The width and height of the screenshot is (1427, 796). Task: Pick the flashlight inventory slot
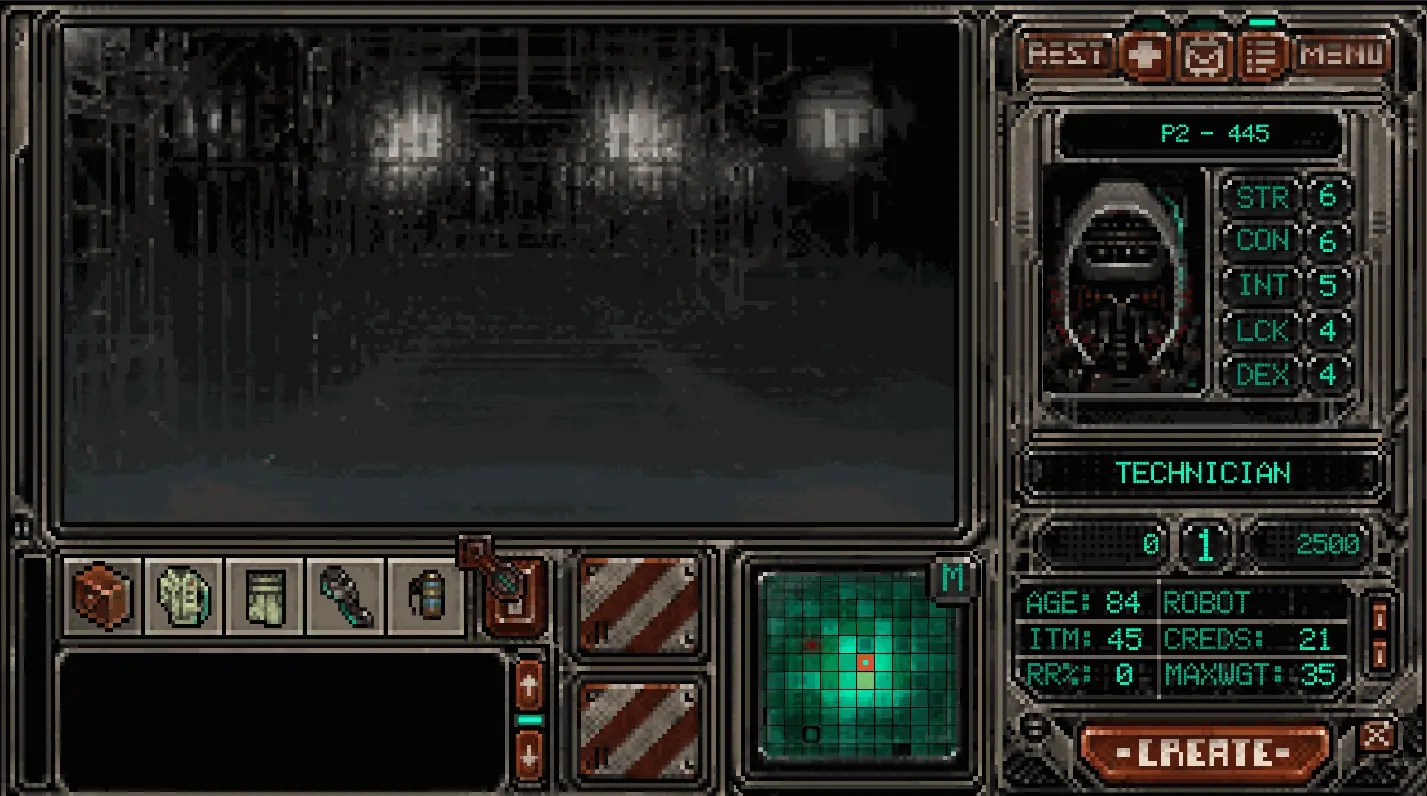coord(346,597)
